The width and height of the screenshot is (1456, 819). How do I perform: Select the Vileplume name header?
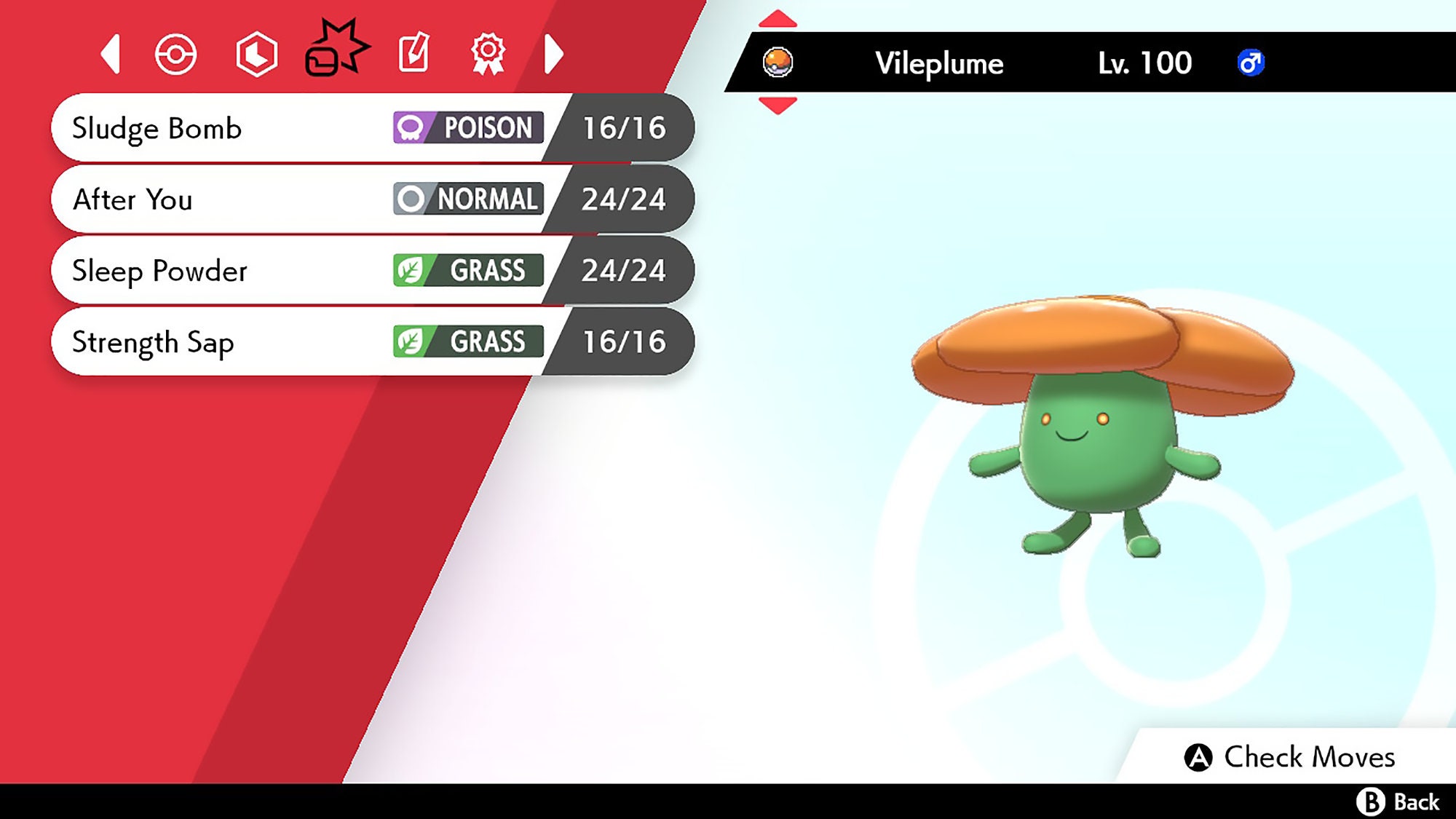(938, 64)
